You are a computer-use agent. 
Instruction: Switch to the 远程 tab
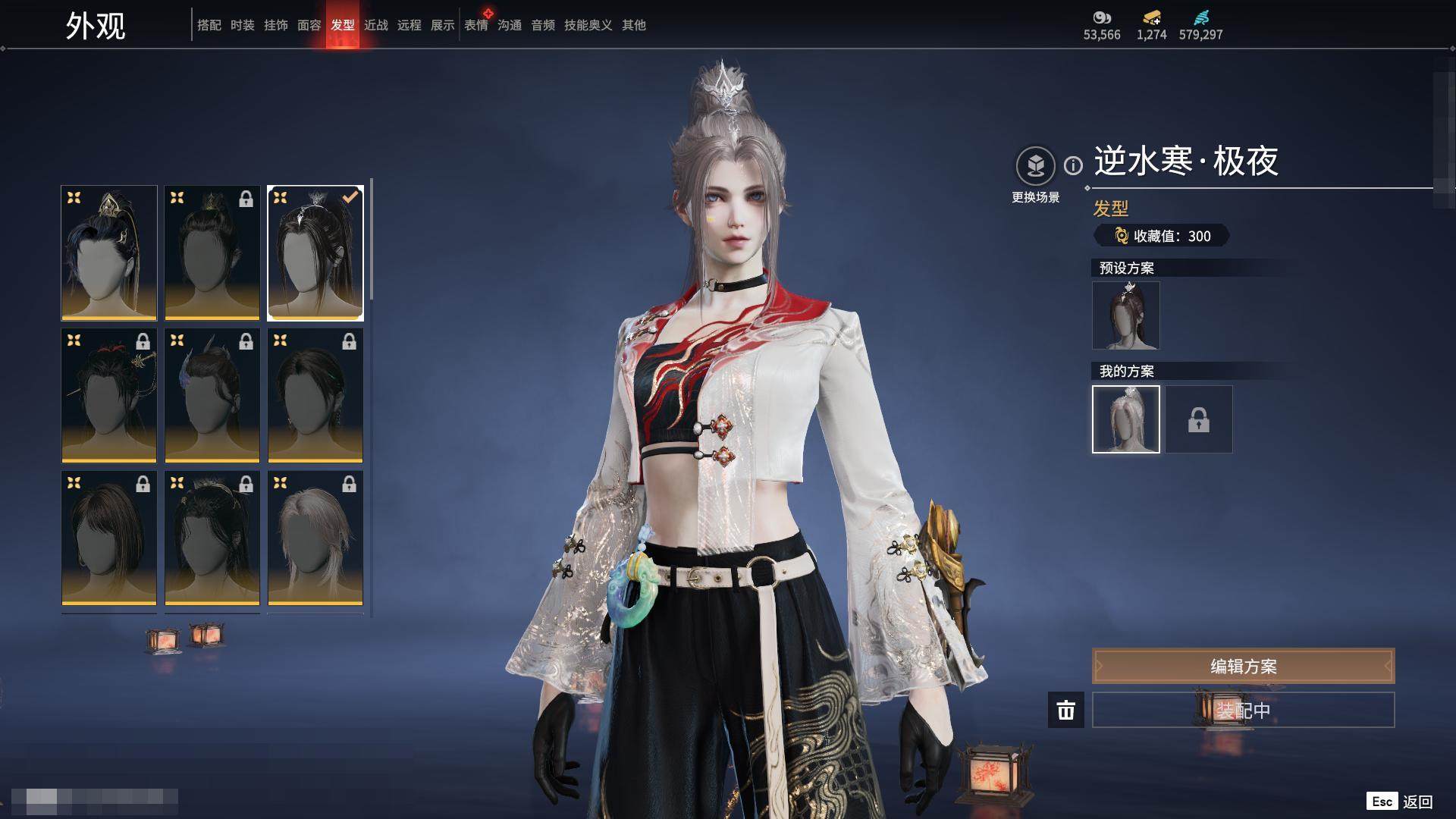tap(409, 25)
